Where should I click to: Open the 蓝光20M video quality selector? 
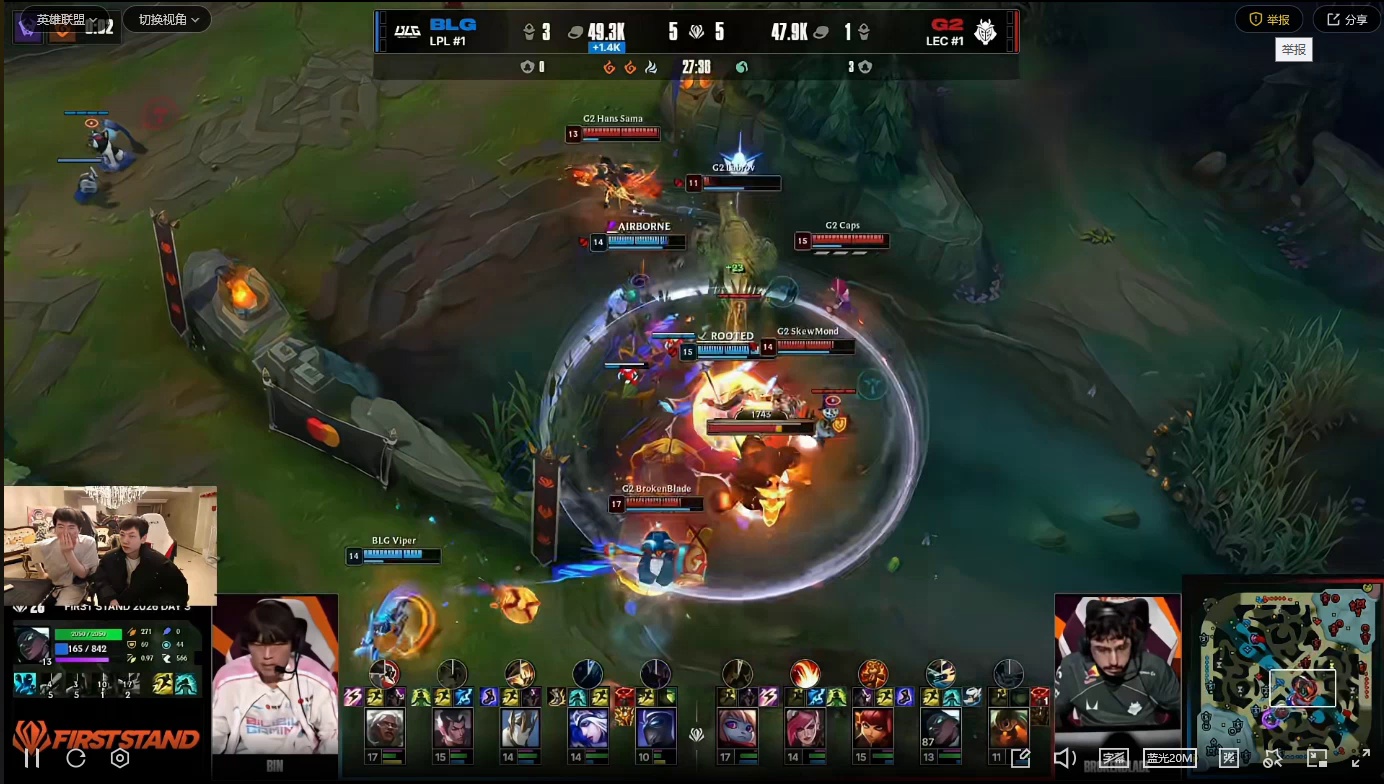tap(1171, 758)
